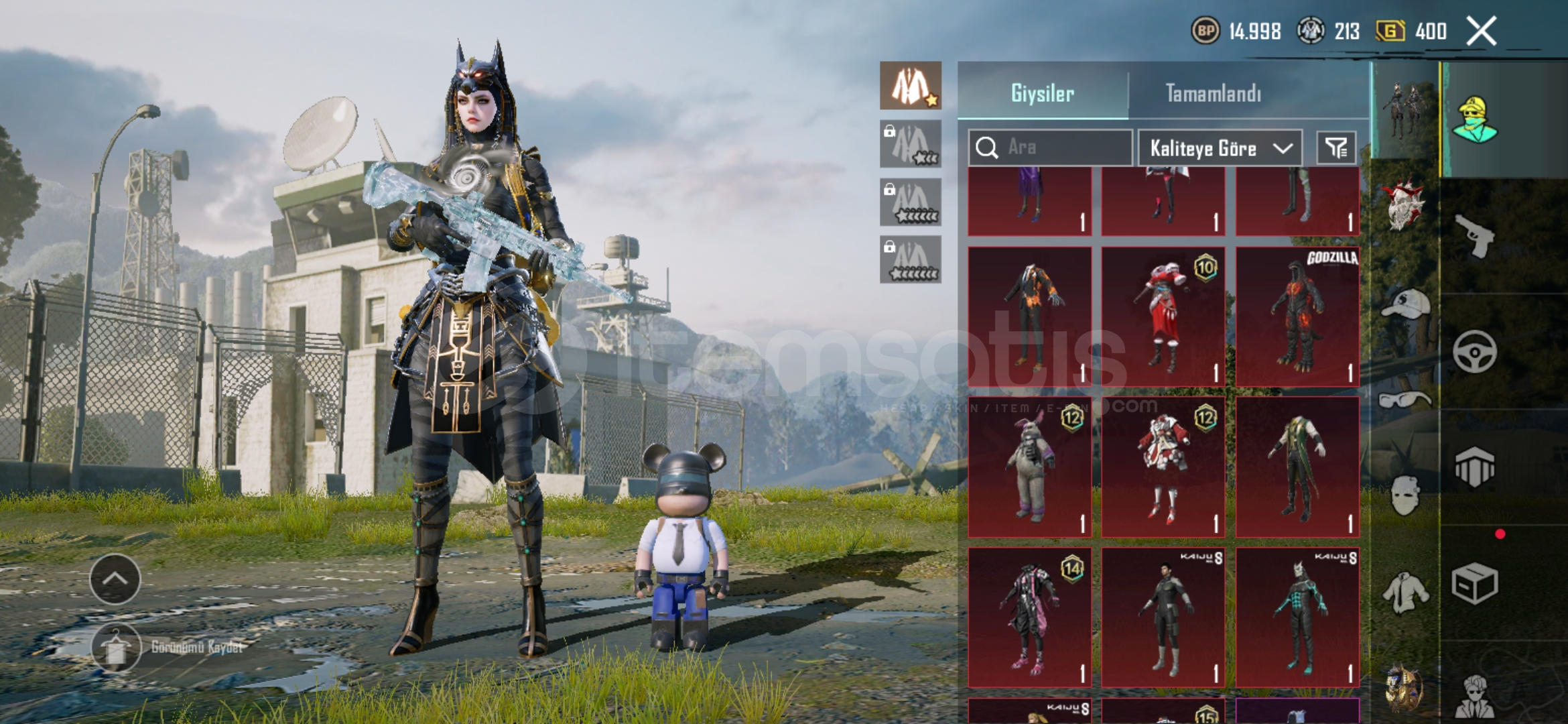The height and width of the screenshot is (724, 1568).
Task: Choose the pink and black level 14 outfit
Action: click(x=1030, y=617)
